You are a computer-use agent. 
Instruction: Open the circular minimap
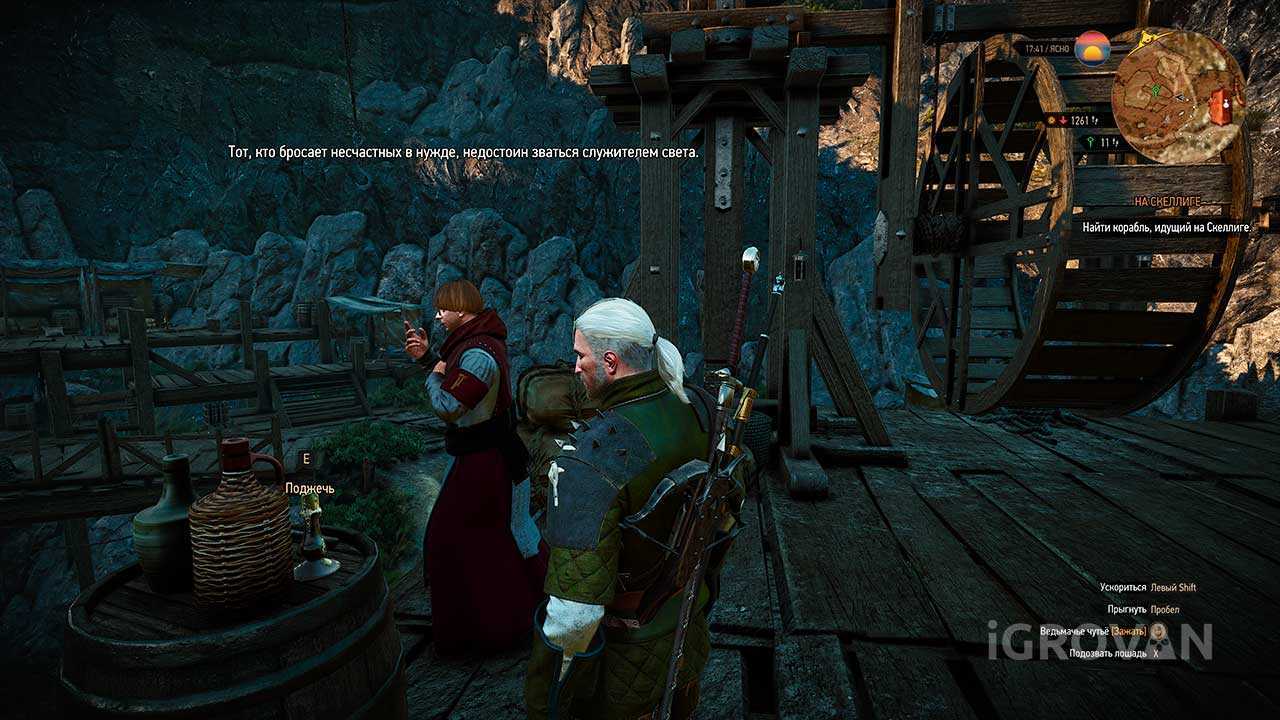coord(1178,96)
